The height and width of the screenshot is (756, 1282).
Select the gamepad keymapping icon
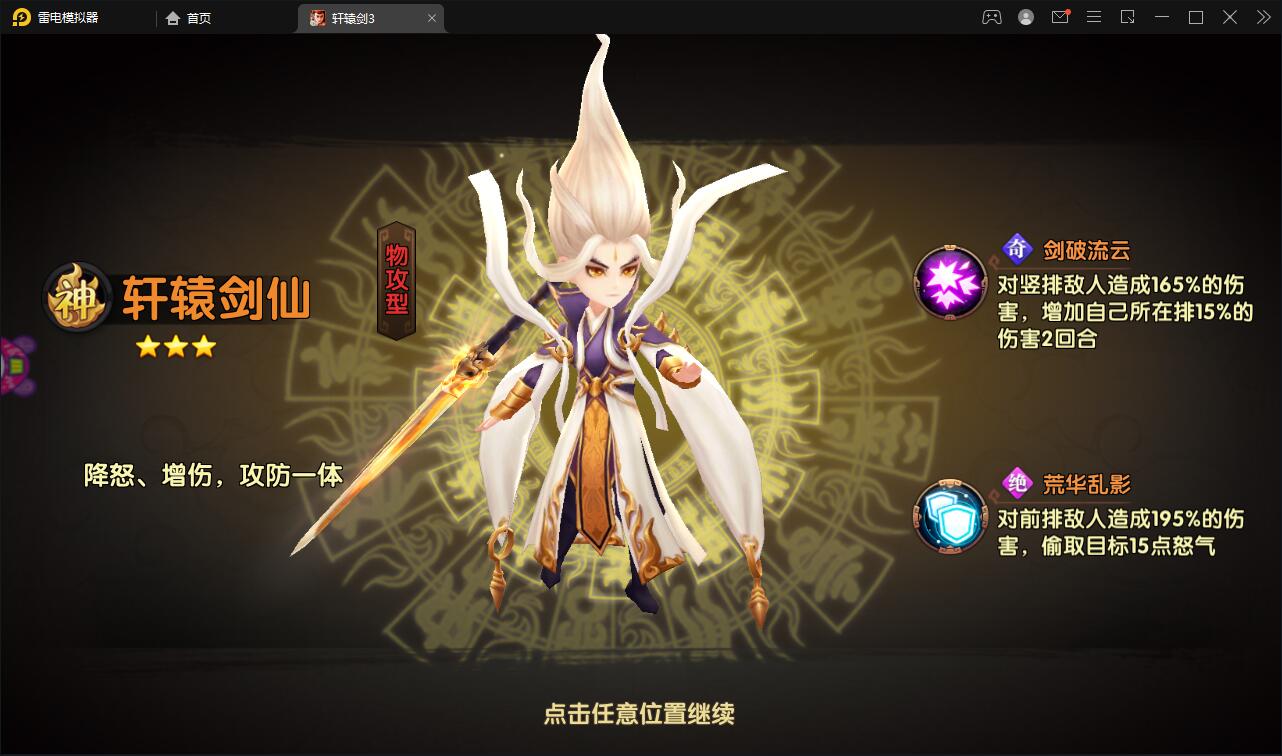click(x=991, y=17)
